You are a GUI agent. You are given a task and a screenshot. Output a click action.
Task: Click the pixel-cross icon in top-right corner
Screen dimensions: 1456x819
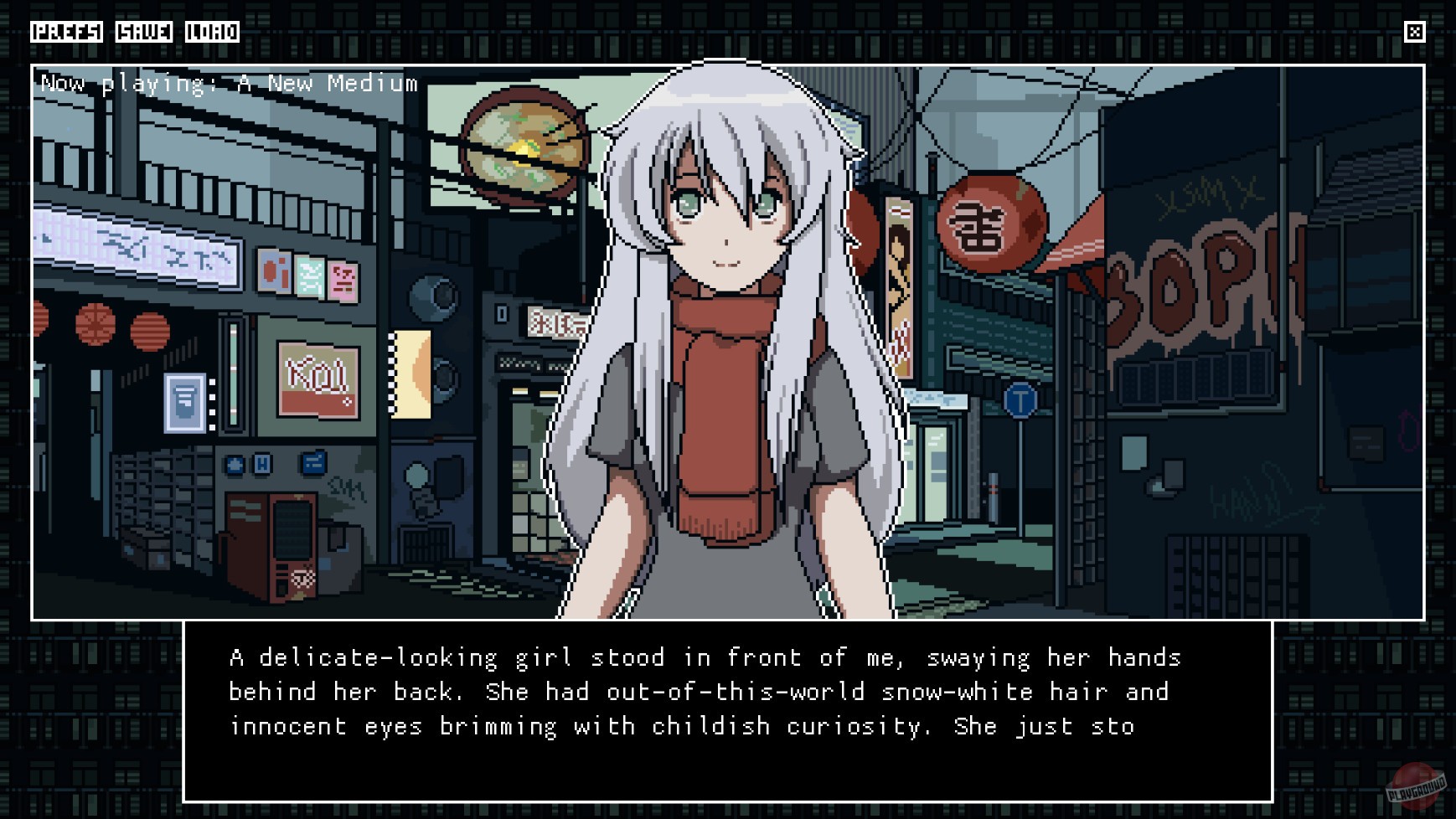coord(1416,33)
